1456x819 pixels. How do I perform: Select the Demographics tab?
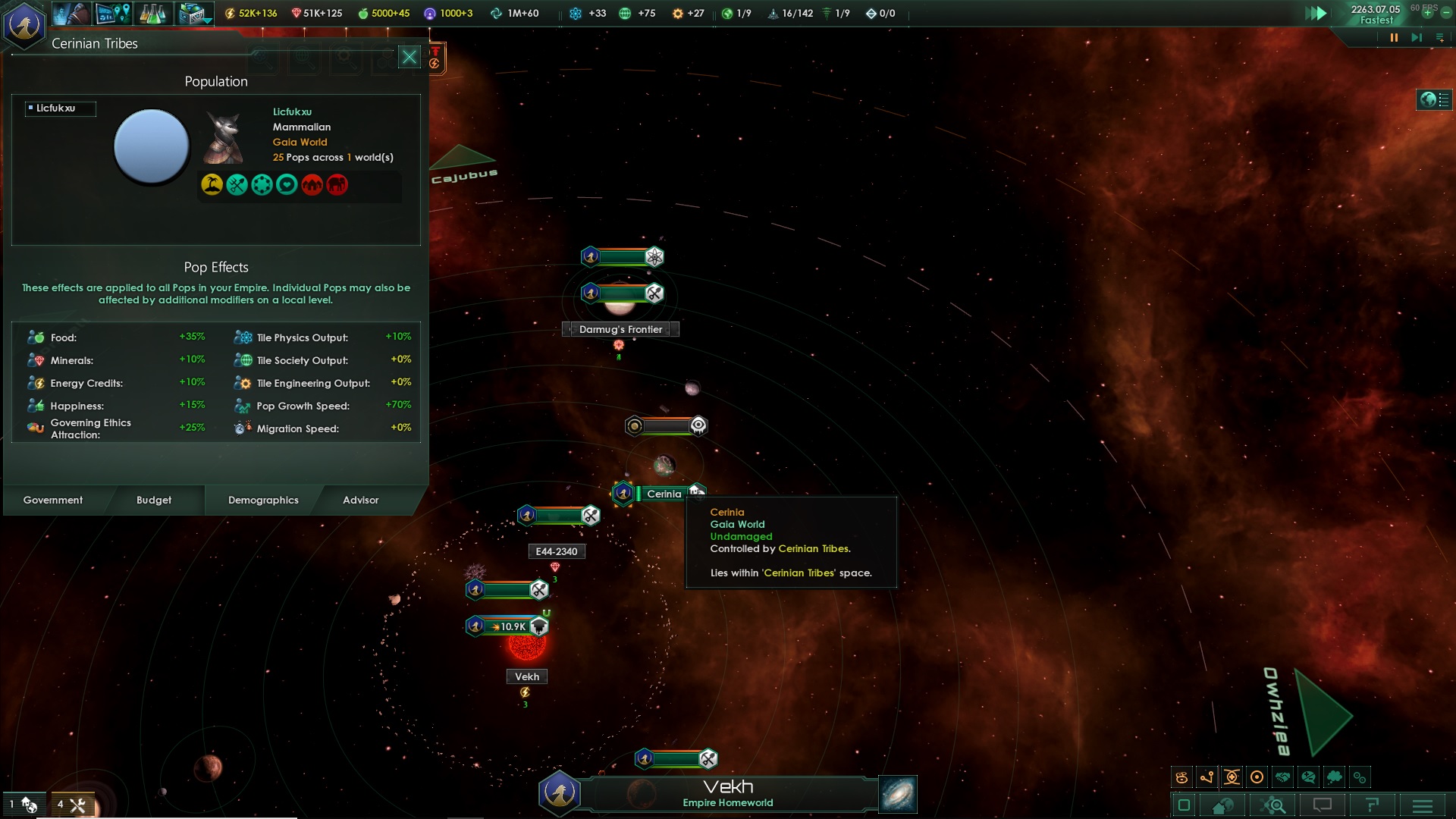[x=263, y=500]
